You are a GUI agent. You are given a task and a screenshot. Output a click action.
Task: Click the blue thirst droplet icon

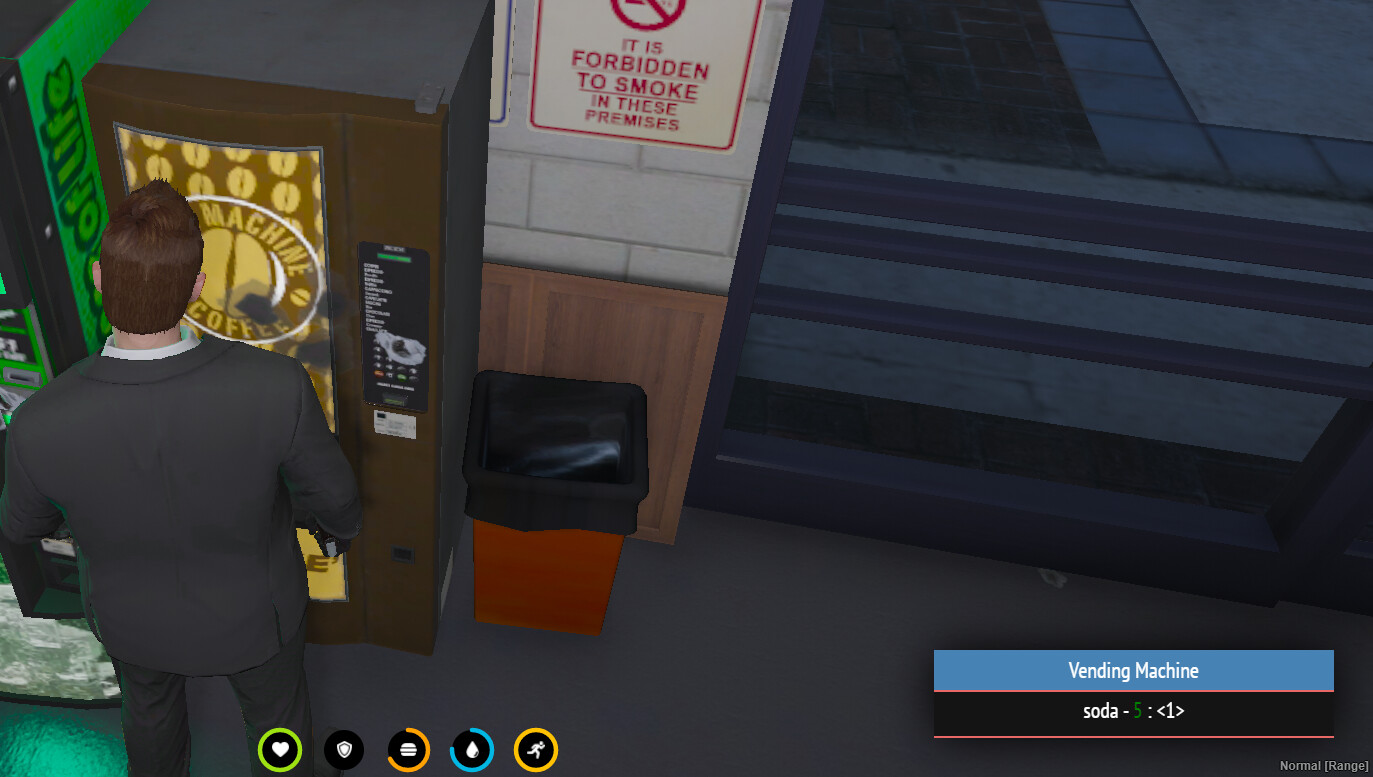[x=472, y=749]
